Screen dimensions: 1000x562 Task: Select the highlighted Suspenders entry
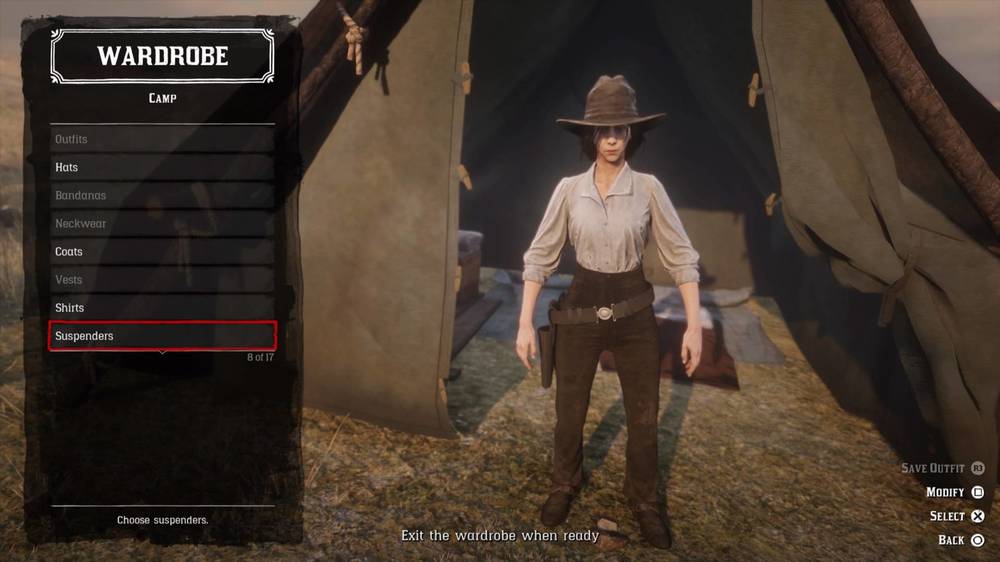coord(162,336)
